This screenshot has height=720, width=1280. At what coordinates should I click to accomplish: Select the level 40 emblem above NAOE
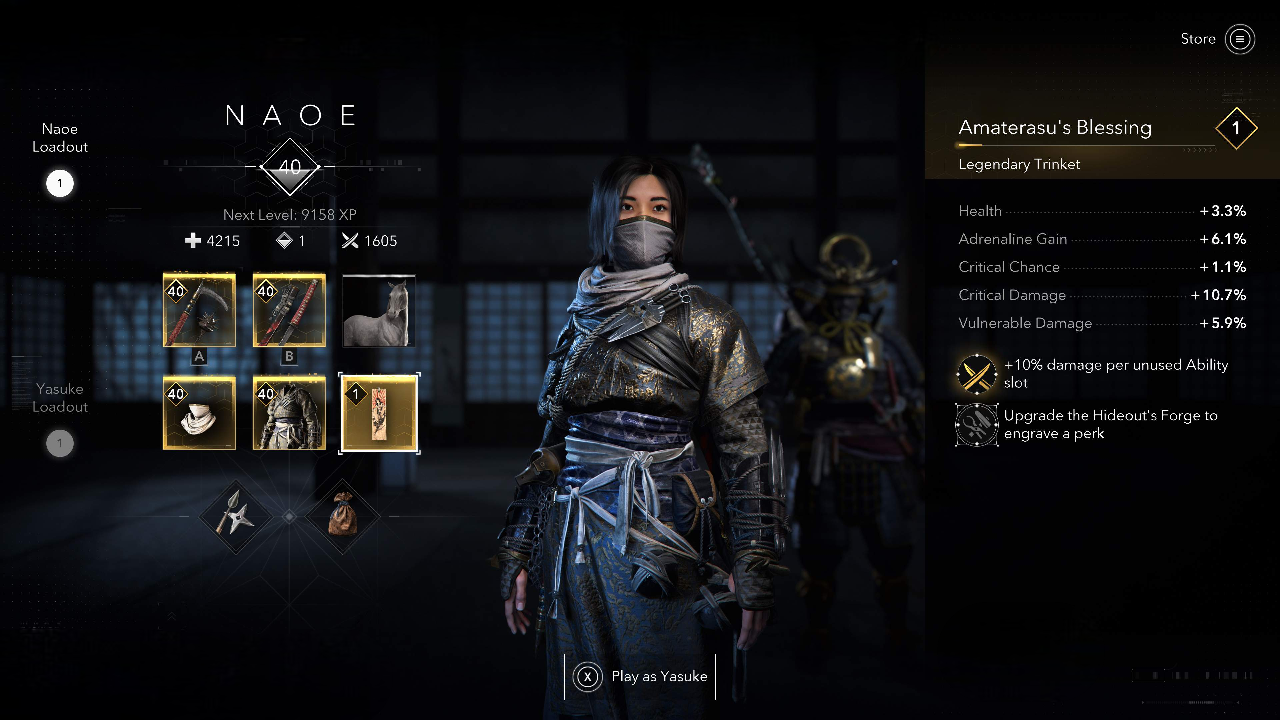(x=290, y=167)
